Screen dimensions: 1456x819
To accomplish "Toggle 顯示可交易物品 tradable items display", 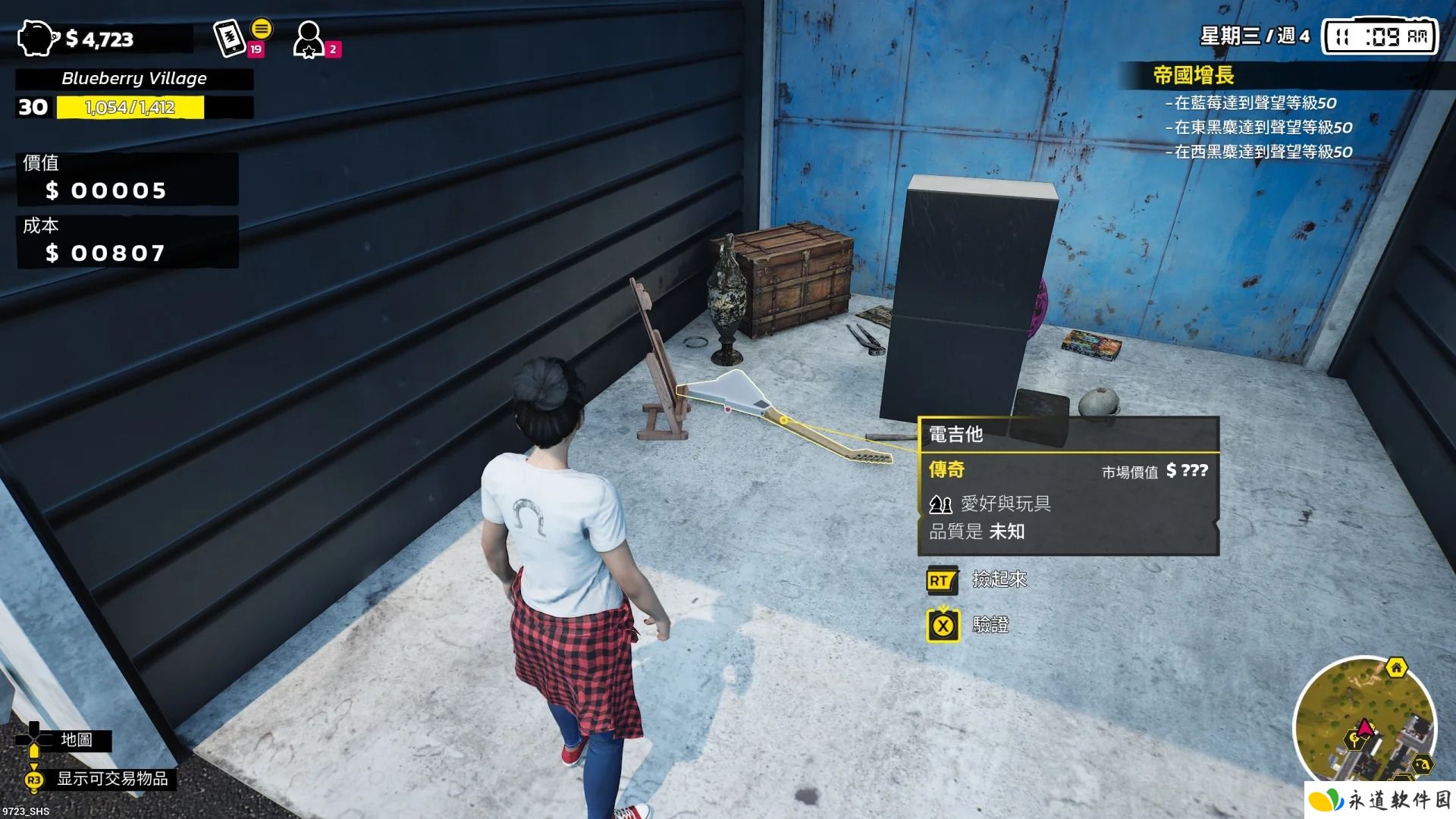I will pos(112,779).
